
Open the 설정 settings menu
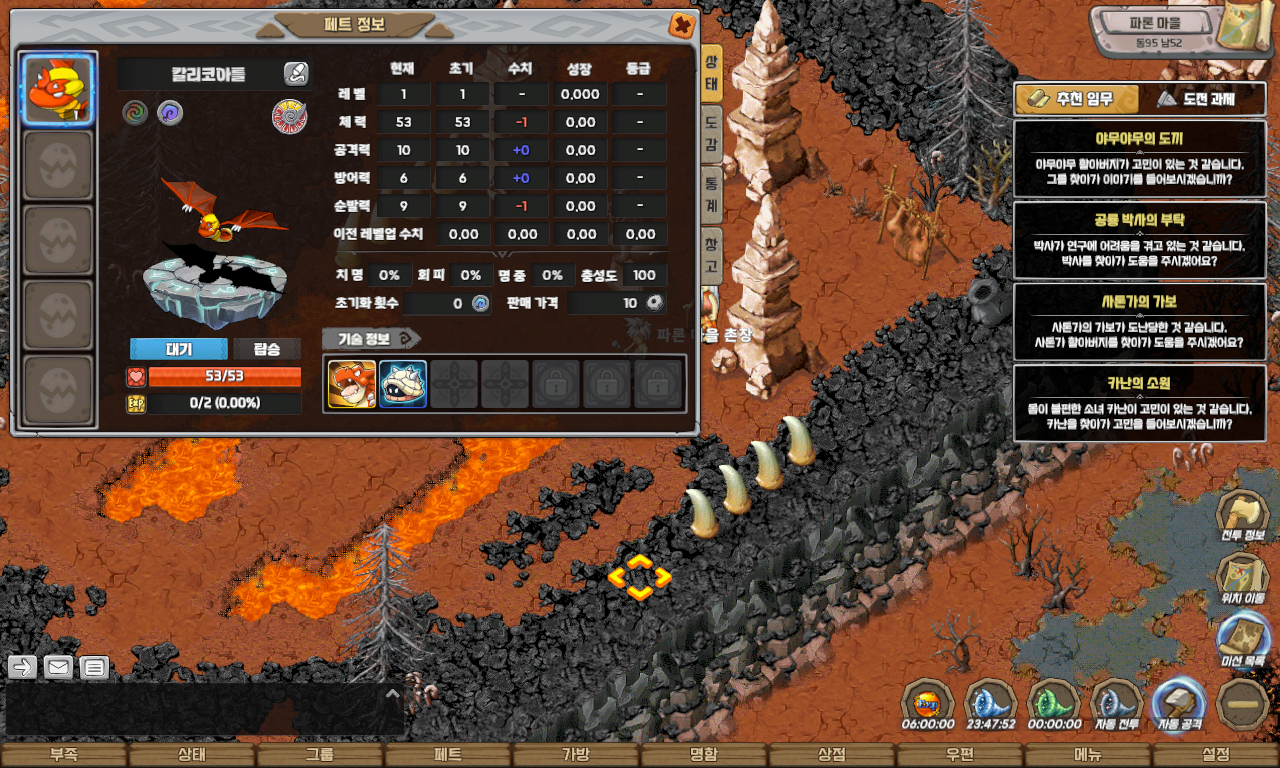(x=1216, y=755)
